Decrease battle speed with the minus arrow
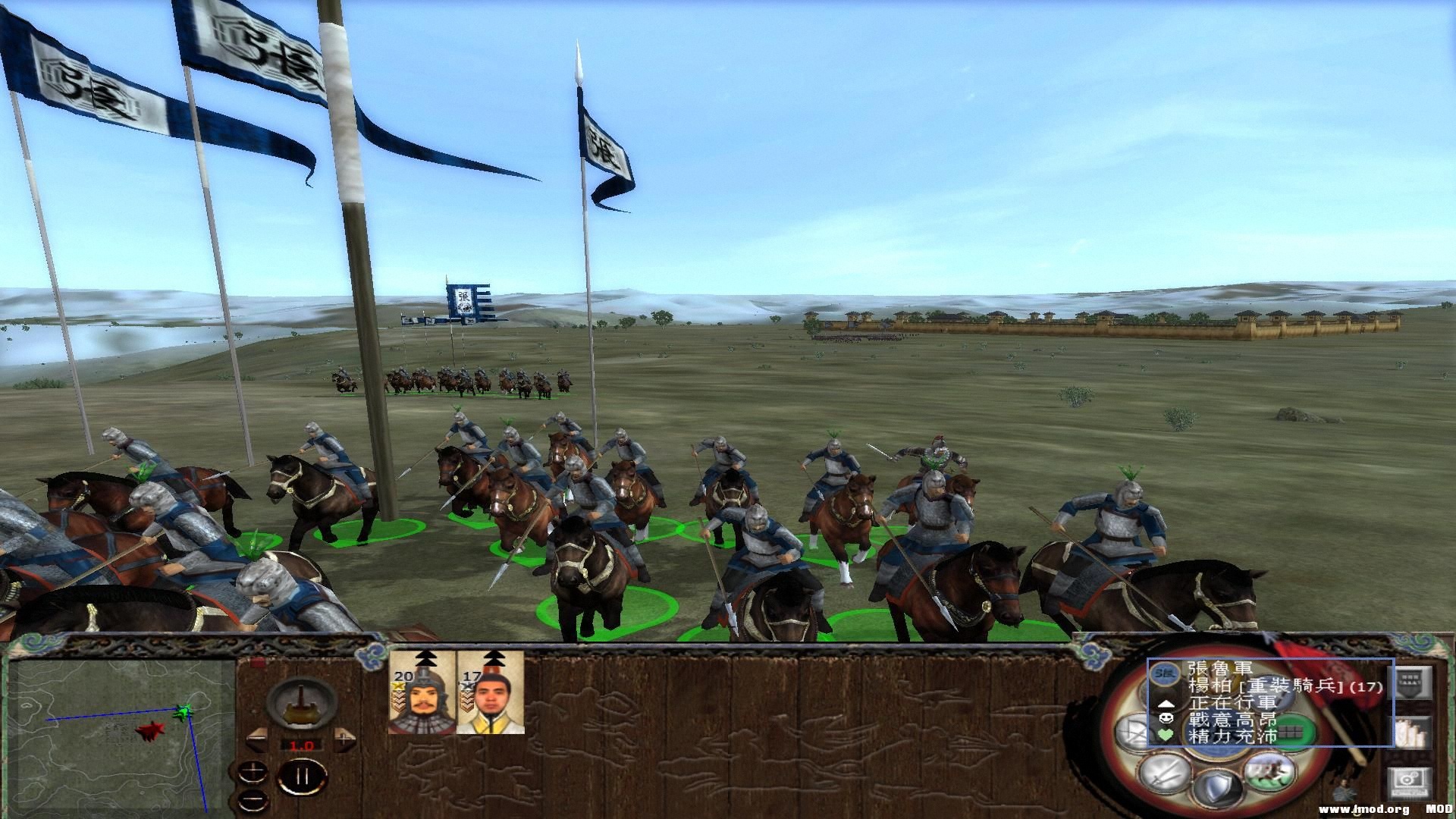Image resolution: width=1456 pixels, height=819 pixels. tap(256, 741)
